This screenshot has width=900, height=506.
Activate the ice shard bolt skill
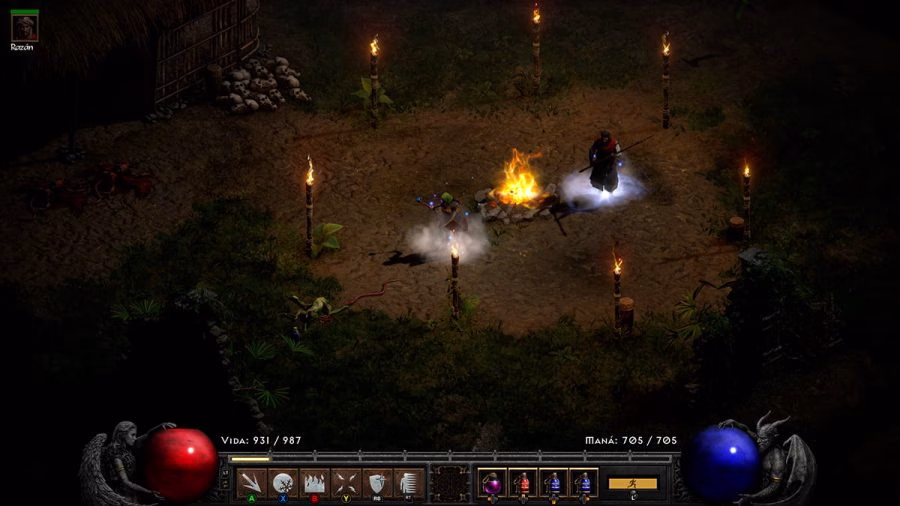[x=251, y=483]
